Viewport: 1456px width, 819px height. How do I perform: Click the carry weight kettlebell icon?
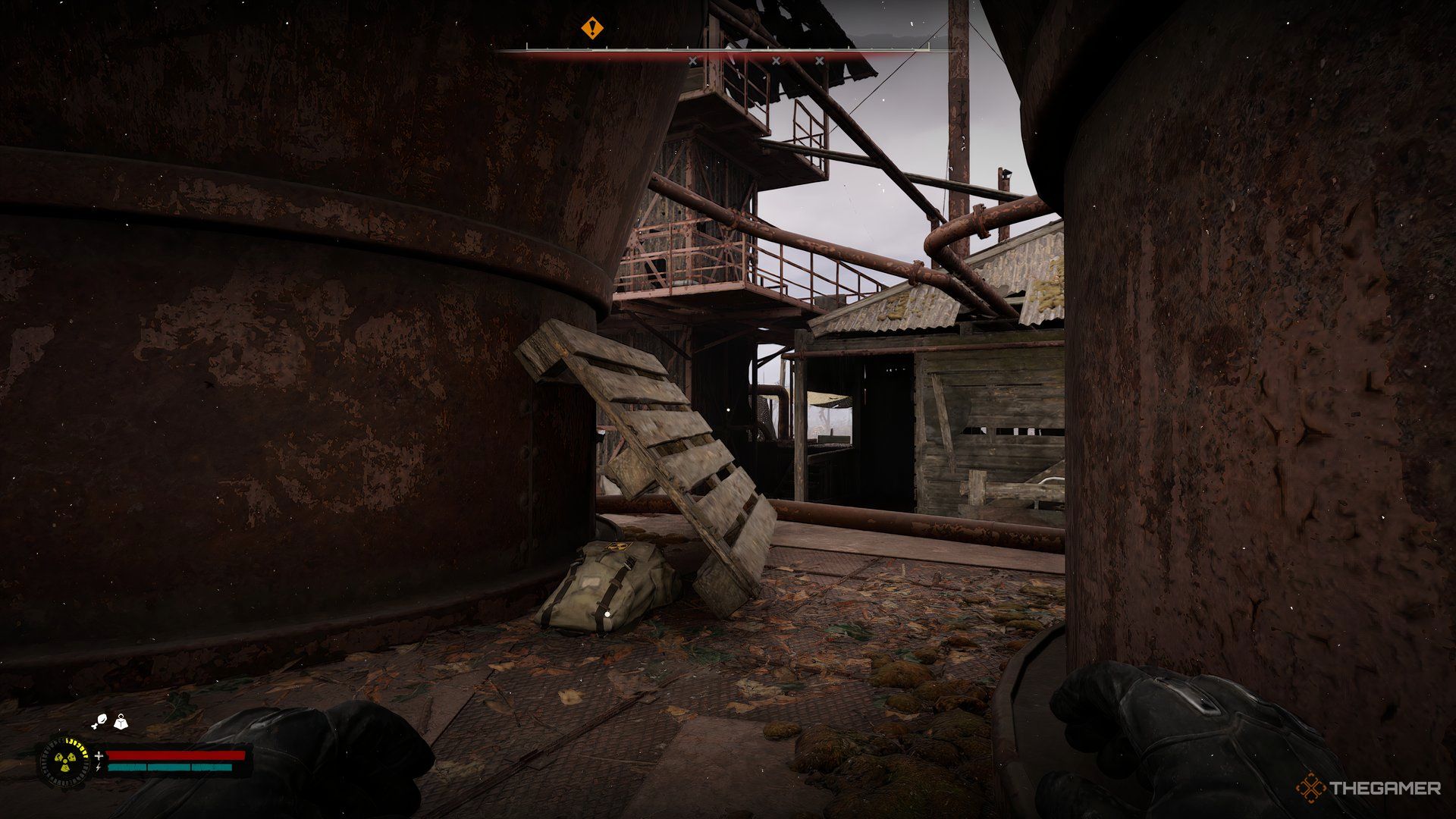coord(121,722)
